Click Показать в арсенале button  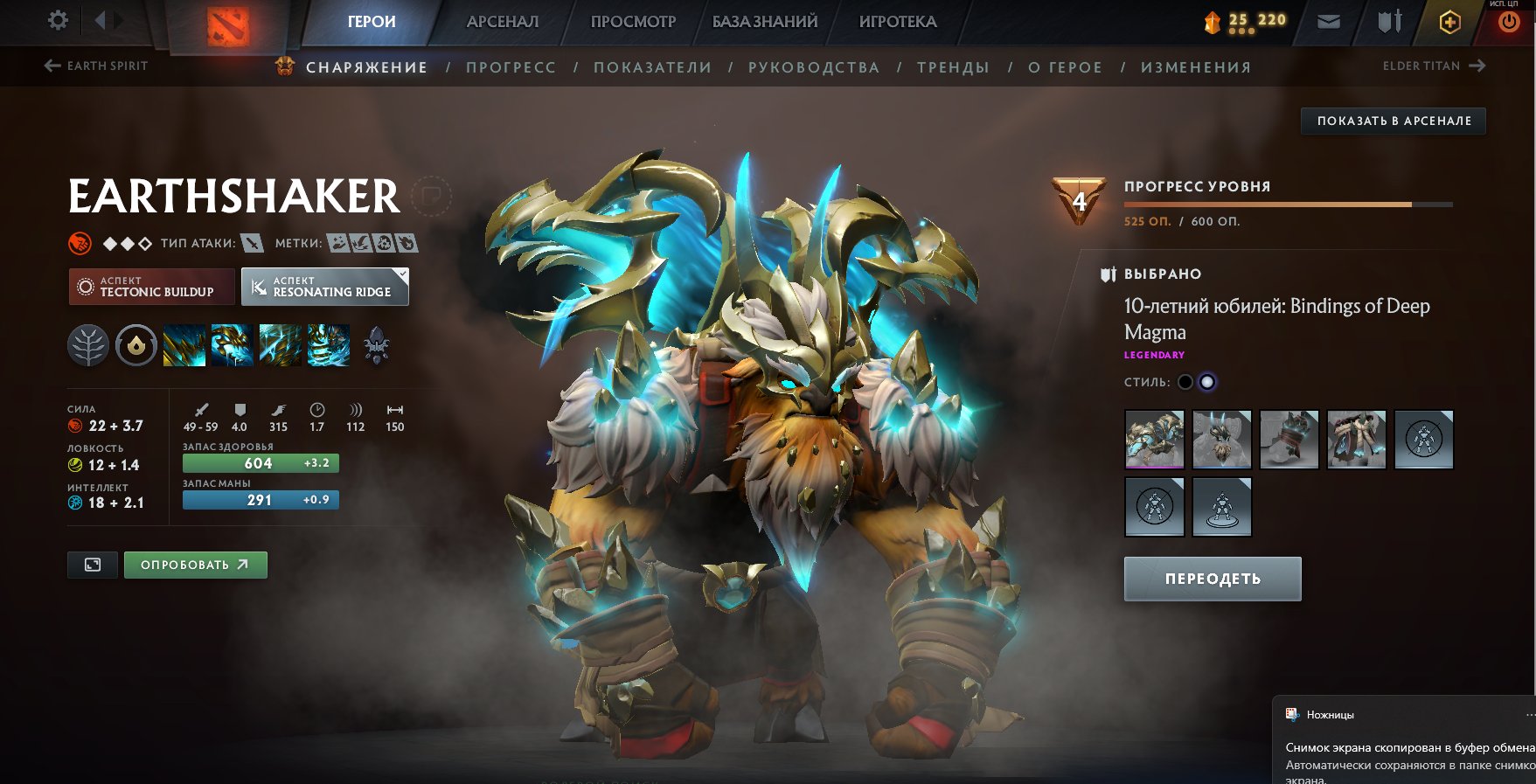[x=1394, y=121]
